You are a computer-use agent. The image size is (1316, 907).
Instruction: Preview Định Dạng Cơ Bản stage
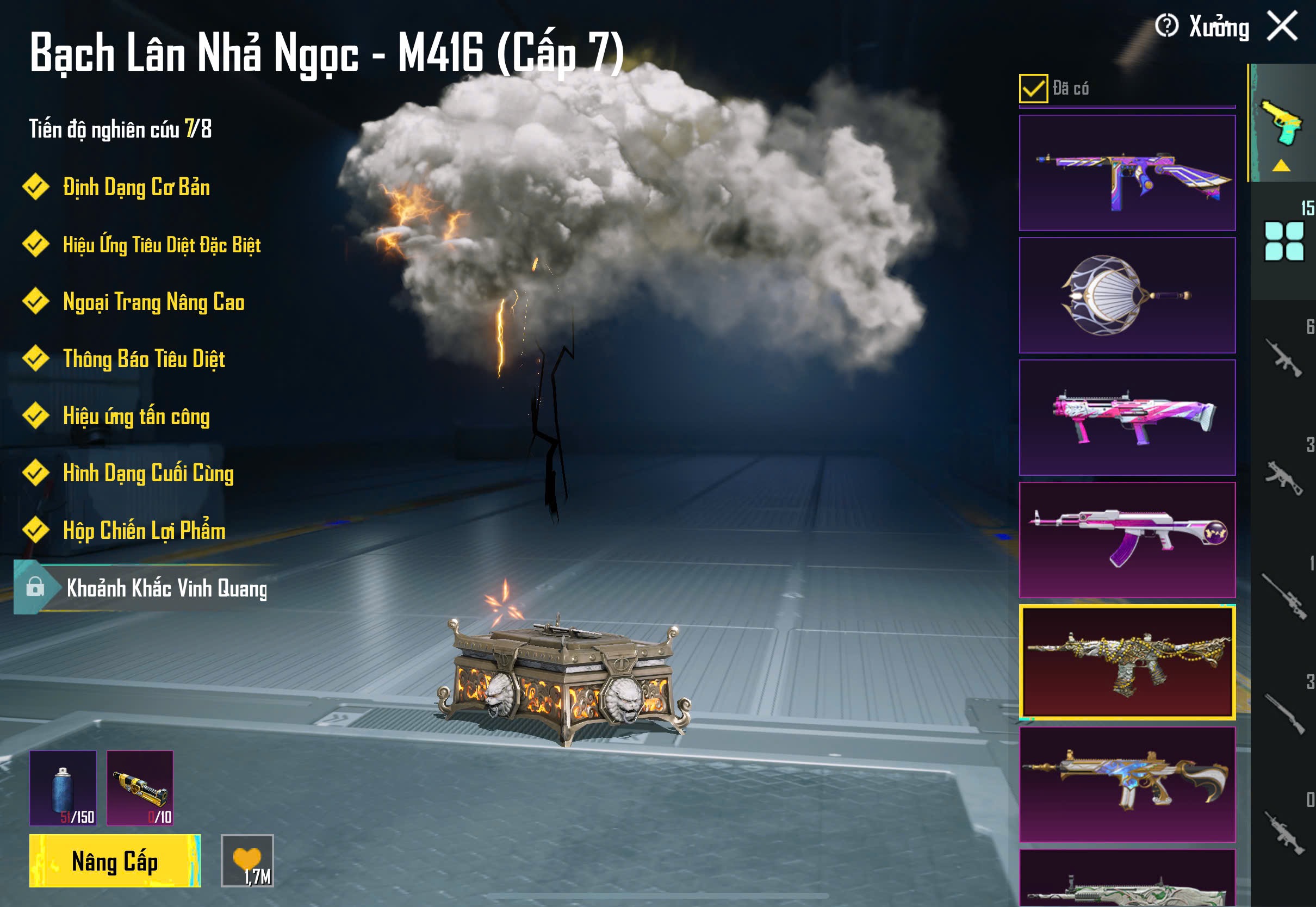[136, 188]
